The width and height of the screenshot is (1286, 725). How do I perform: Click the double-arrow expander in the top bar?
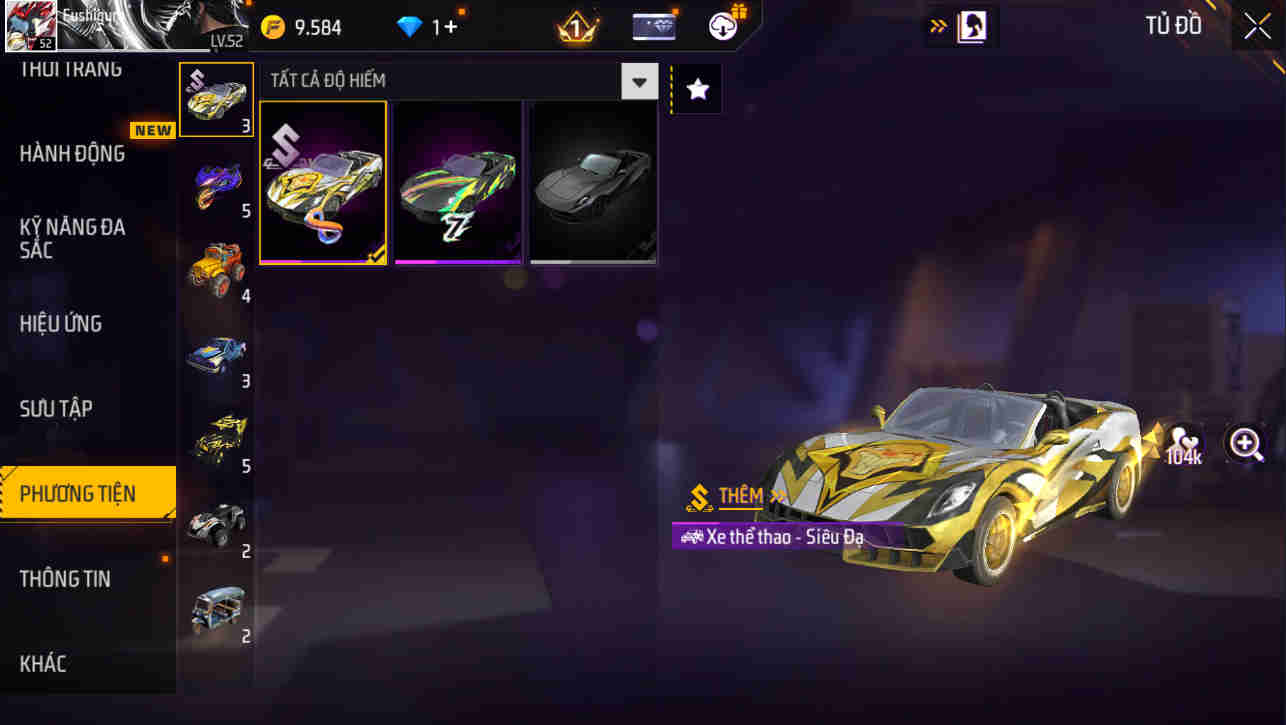(x=937, y=26)
